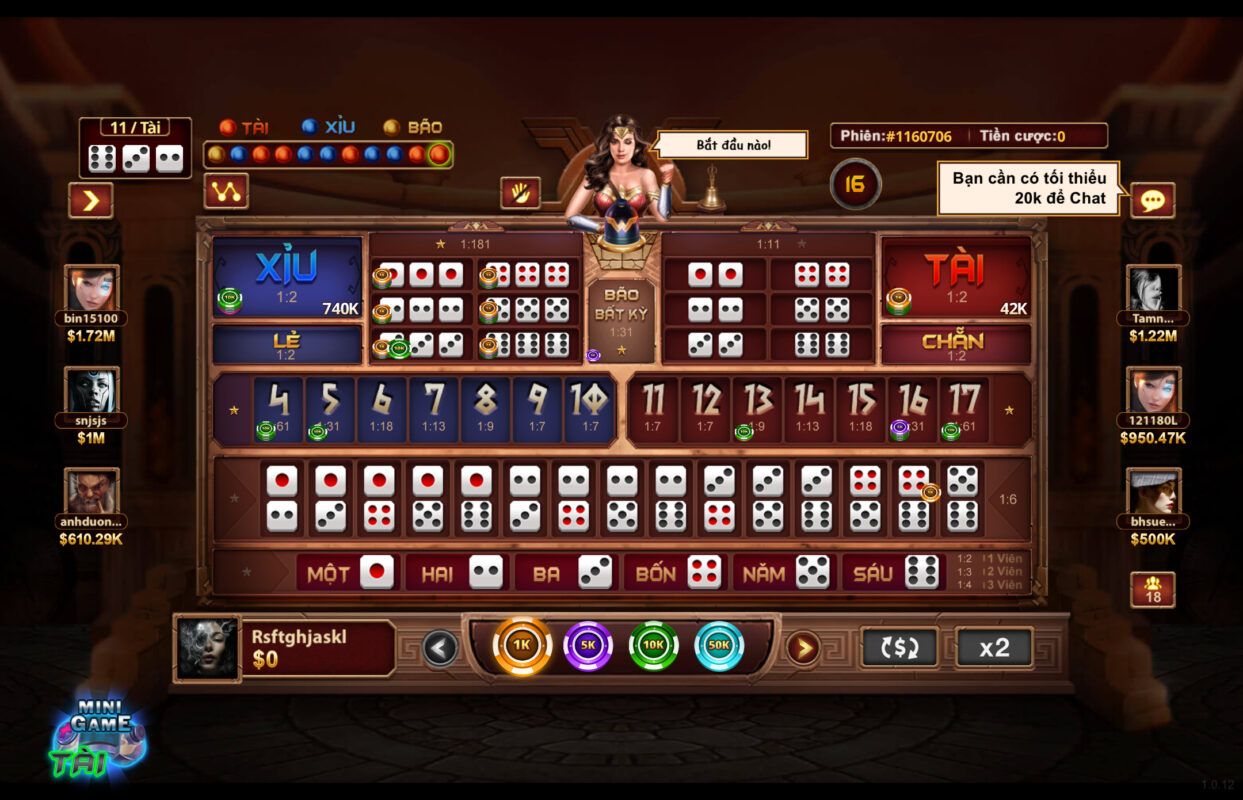The image size is (1243, 800).
Task: Bet on LẺ (odd)
Action: (x=287, y=344)
